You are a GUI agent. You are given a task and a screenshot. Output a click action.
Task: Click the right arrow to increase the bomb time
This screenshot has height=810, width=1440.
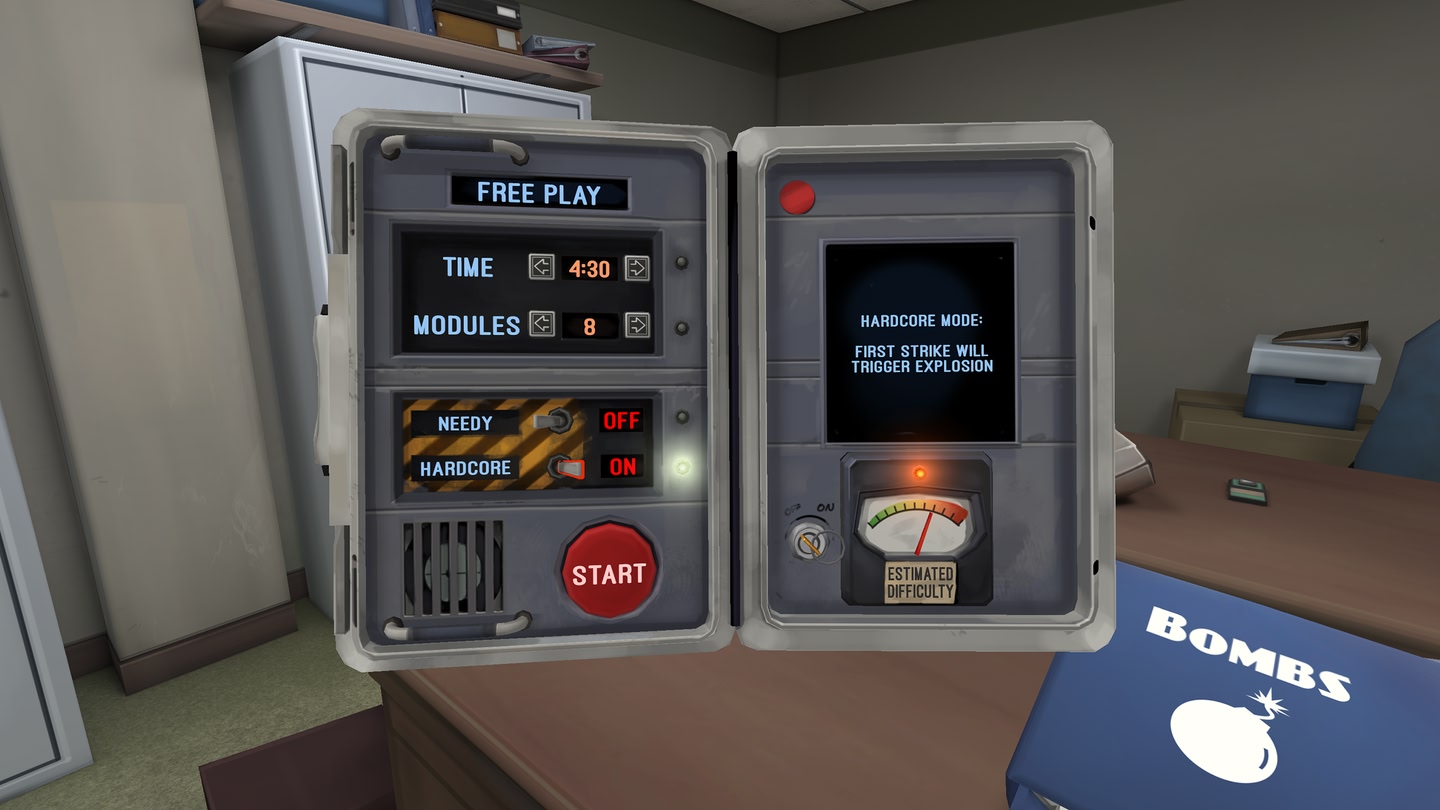pos(638,268)
